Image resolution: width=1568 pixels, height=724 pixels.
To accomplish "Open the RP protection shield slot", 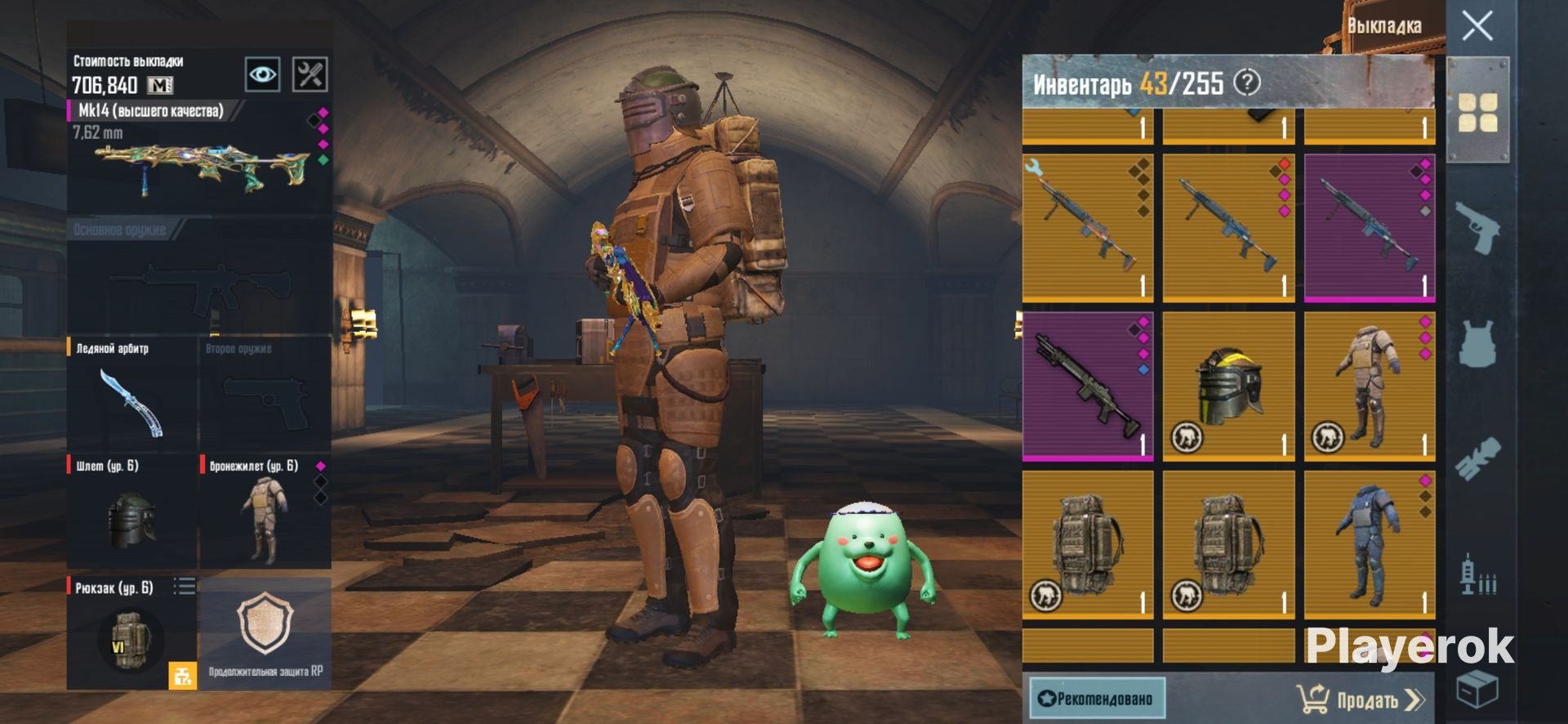I will 265,632.
